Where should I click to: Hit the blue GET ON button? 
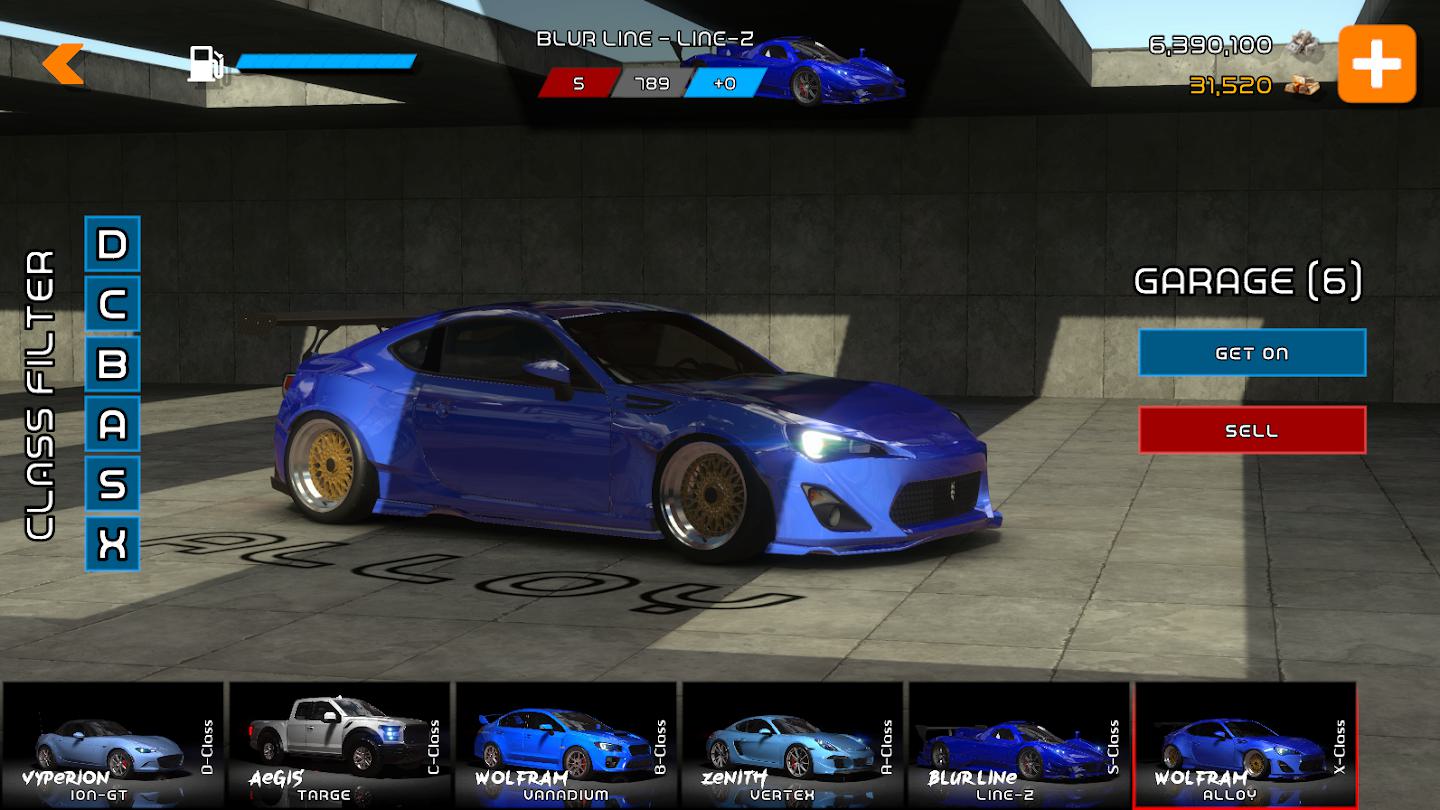point(1252,353)
